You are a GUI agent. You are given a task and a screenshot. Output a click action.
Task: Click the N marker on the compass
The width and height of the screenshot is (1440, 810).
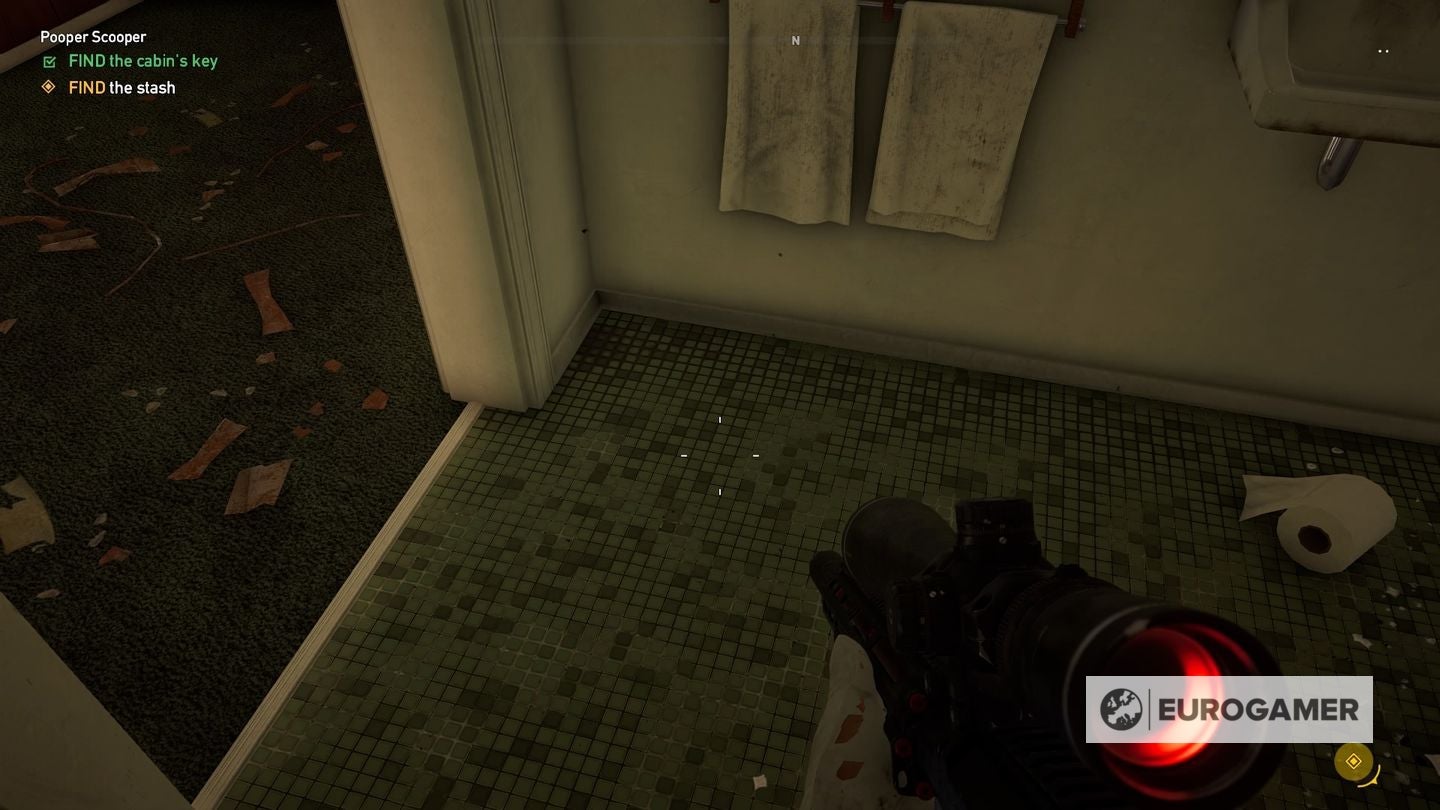click(x=796, y=40)
